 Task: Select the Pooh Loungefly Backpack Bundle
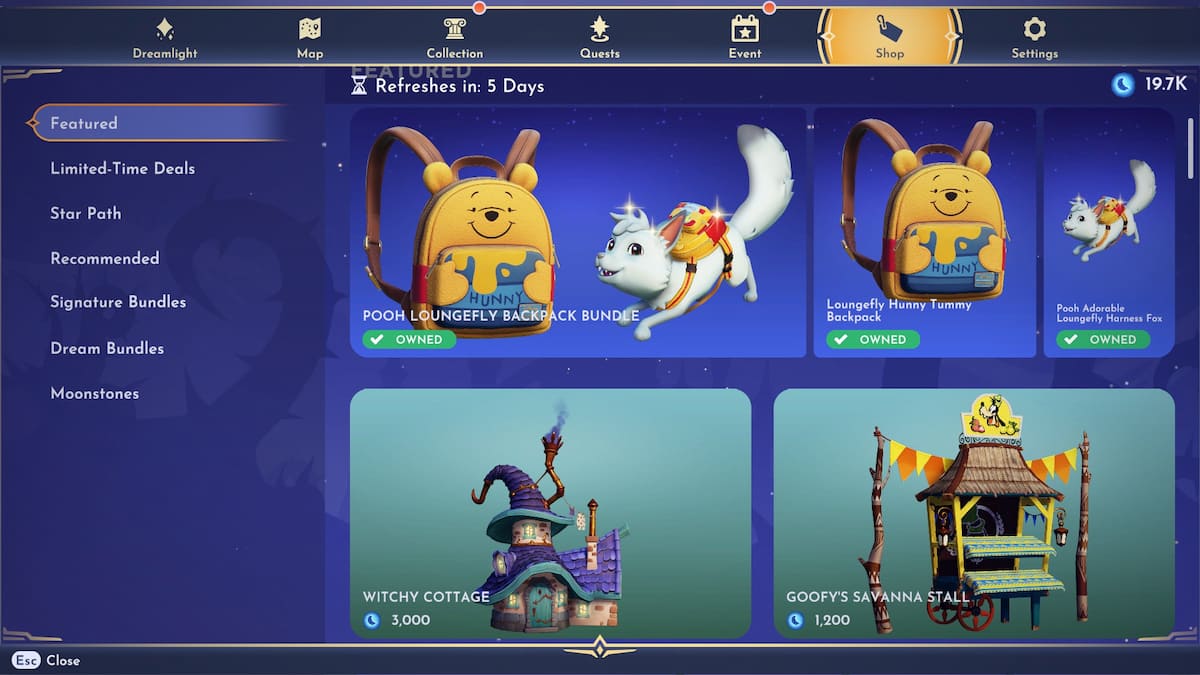click(577, 232)
